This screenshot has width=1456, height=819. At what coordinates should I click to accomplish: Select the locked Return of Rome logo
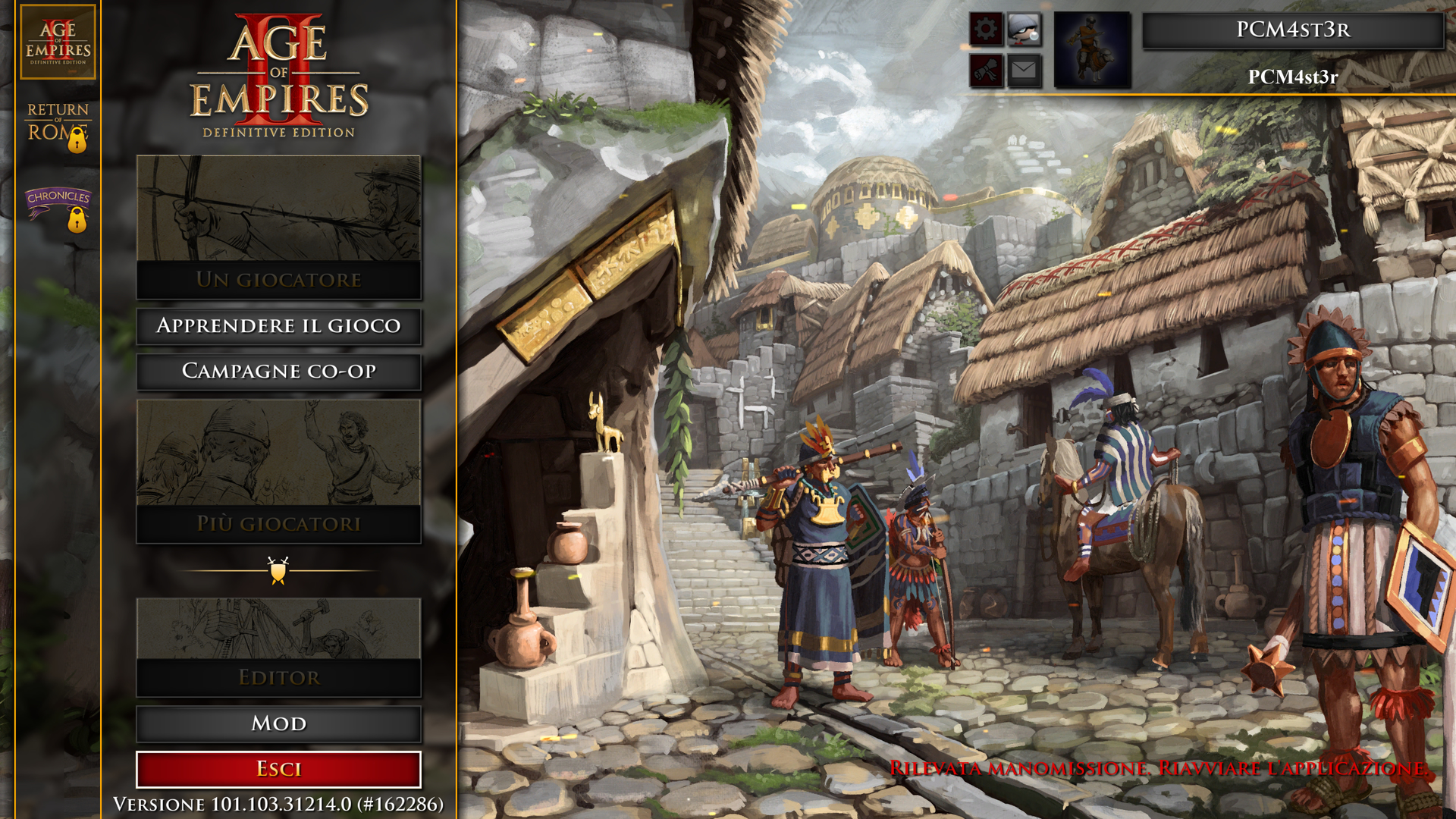pos(58,125)
